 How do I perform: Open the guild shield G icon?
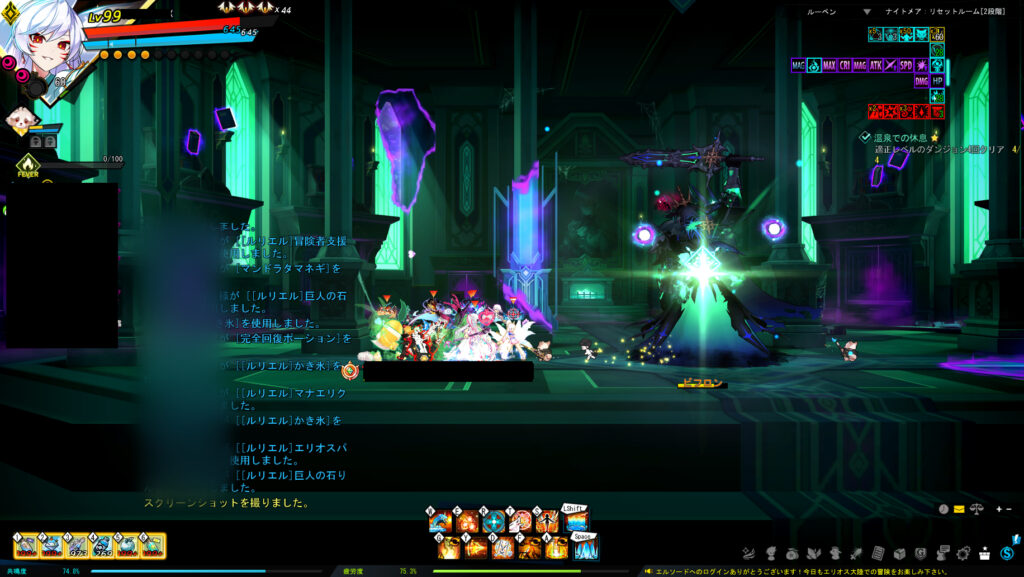tap(920, 553)
